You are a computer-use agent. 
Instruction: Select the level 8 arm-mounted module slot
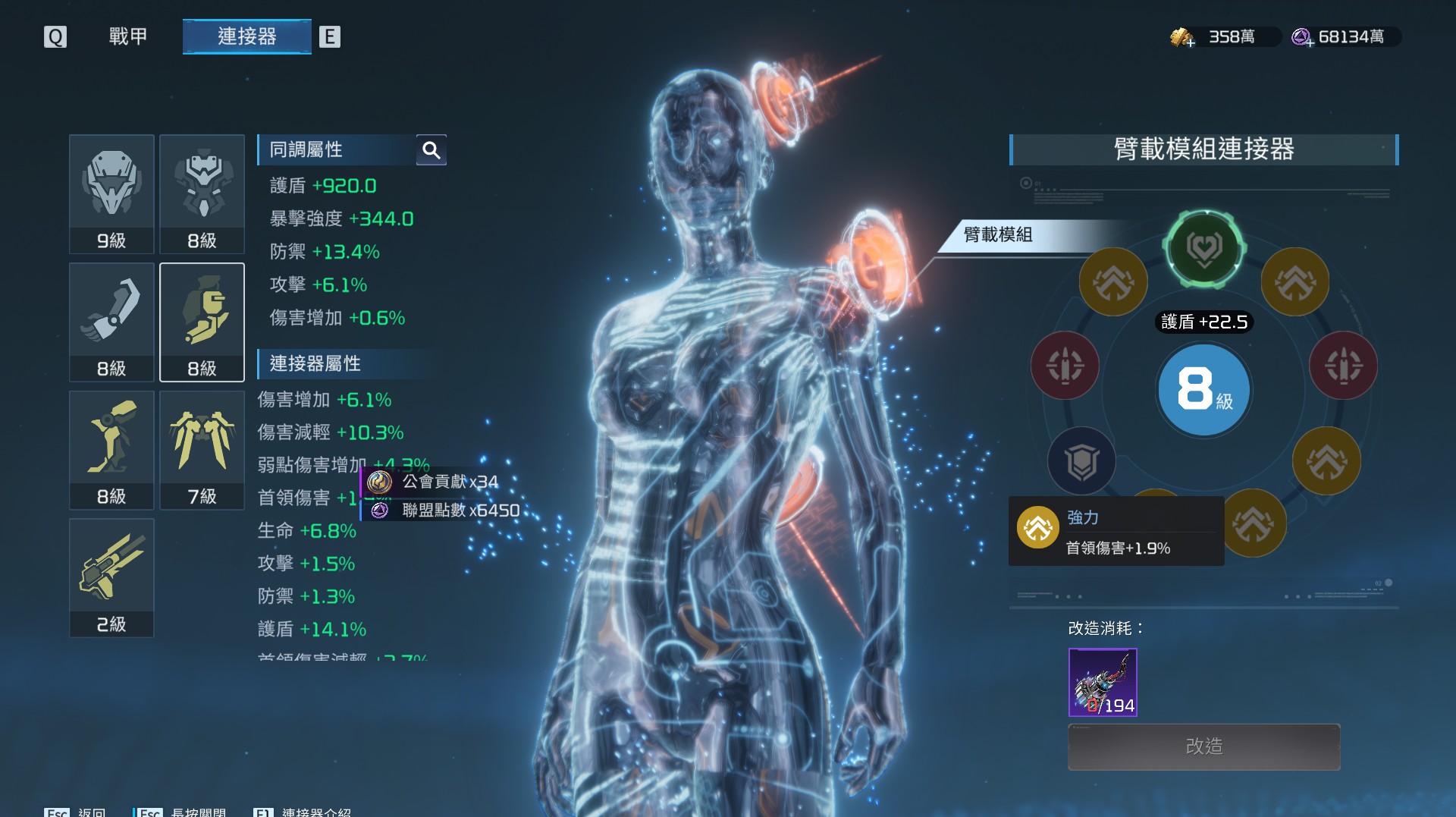202,322
